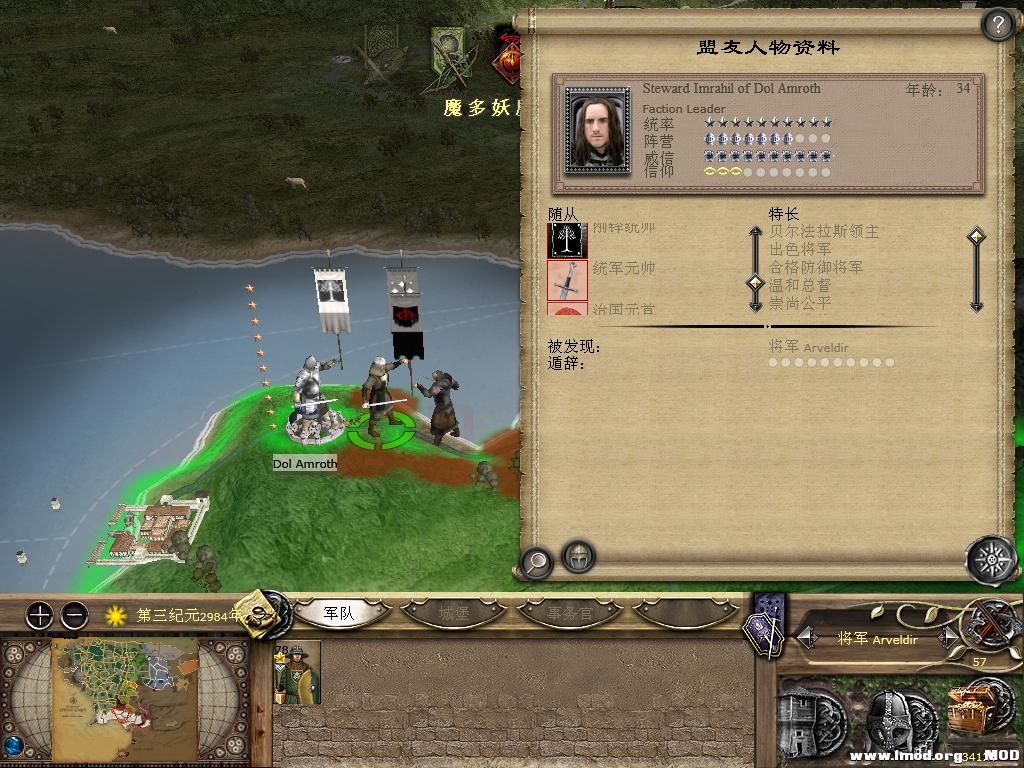This screenshot has height=768, width=1024.
Task: Select the green-cloaked unit card
Action: (297, 674)
